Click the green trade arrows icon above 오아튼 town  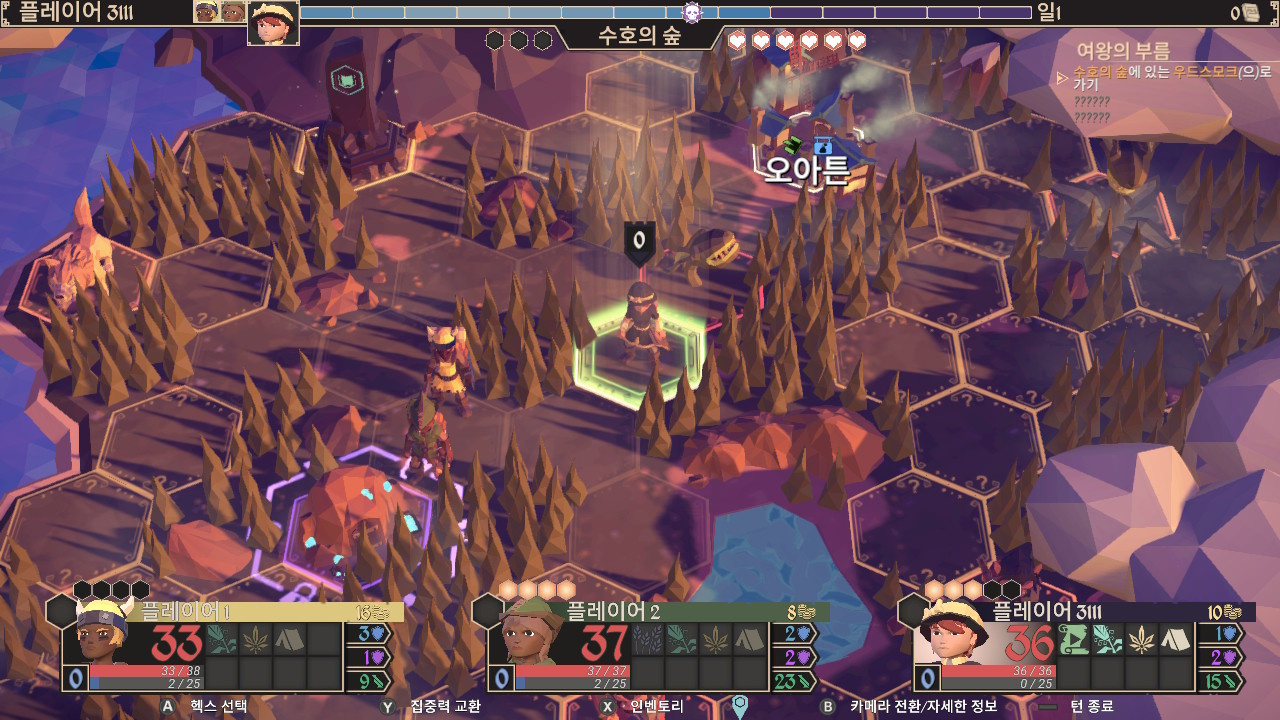[x=792, y=144]
